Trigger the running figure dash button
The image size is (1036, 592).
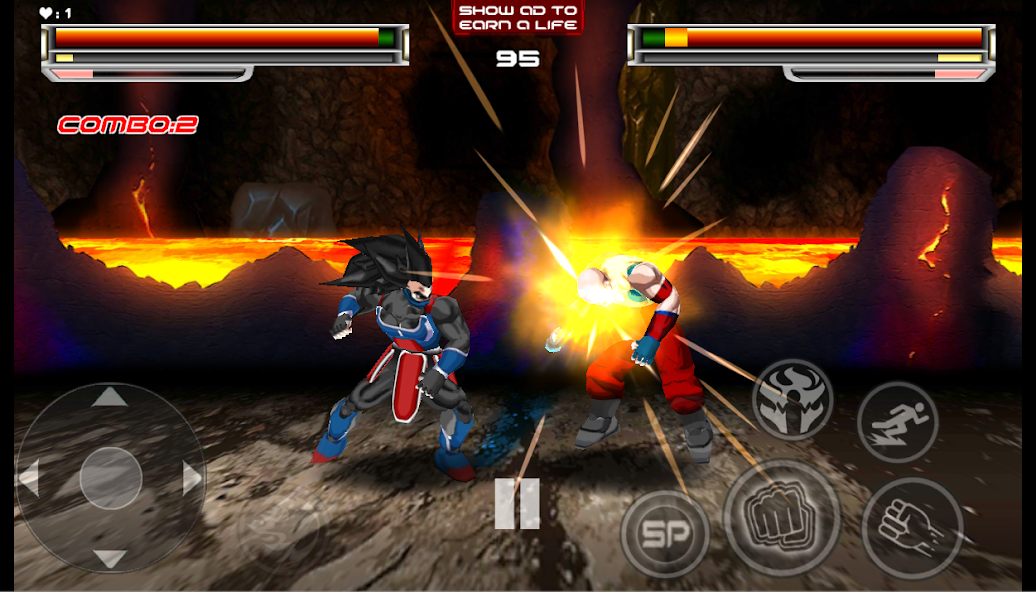(x=897, y=422)
